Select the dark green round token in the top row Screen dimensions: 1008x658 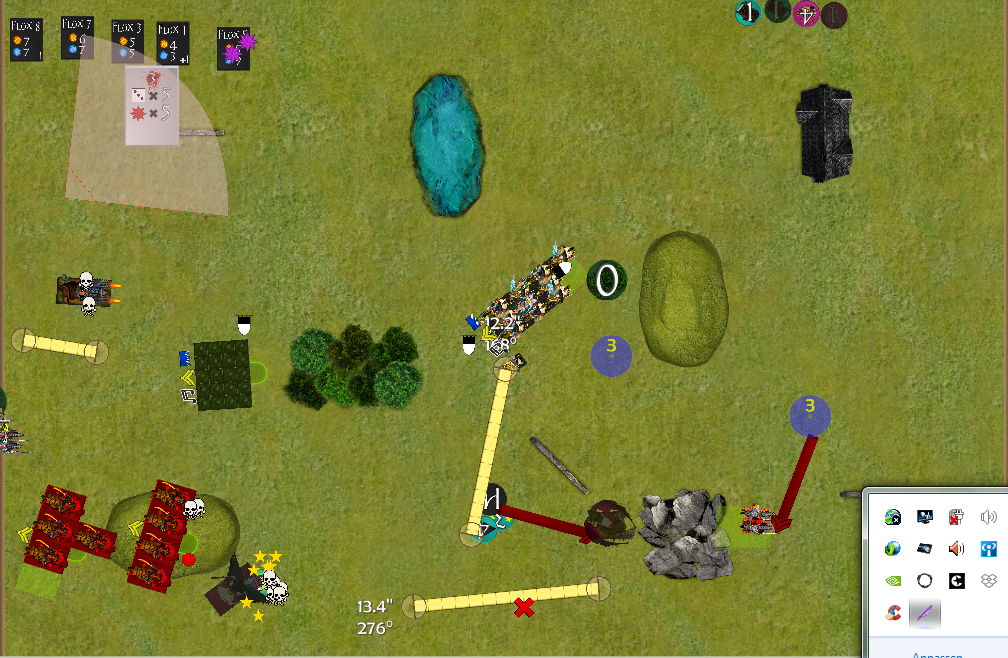[777, 13]
